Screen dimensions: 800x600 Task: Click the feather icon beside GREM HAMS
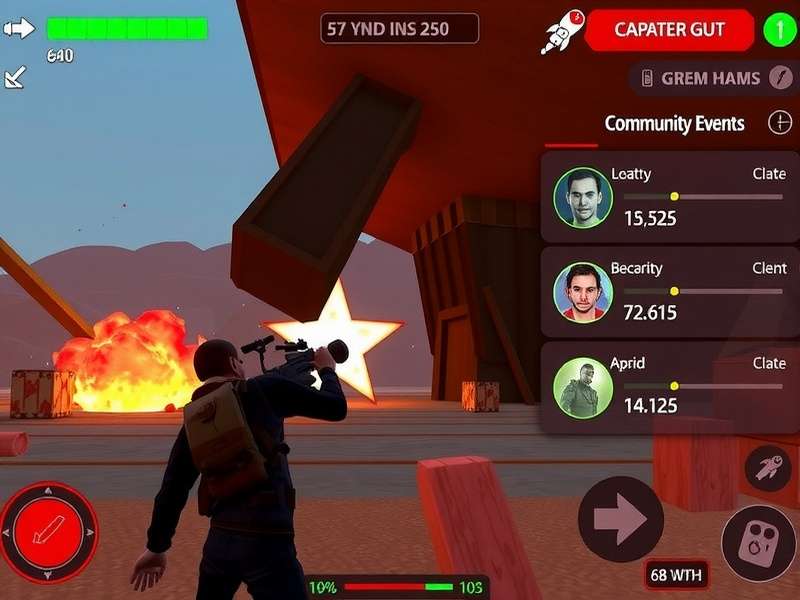781,78
